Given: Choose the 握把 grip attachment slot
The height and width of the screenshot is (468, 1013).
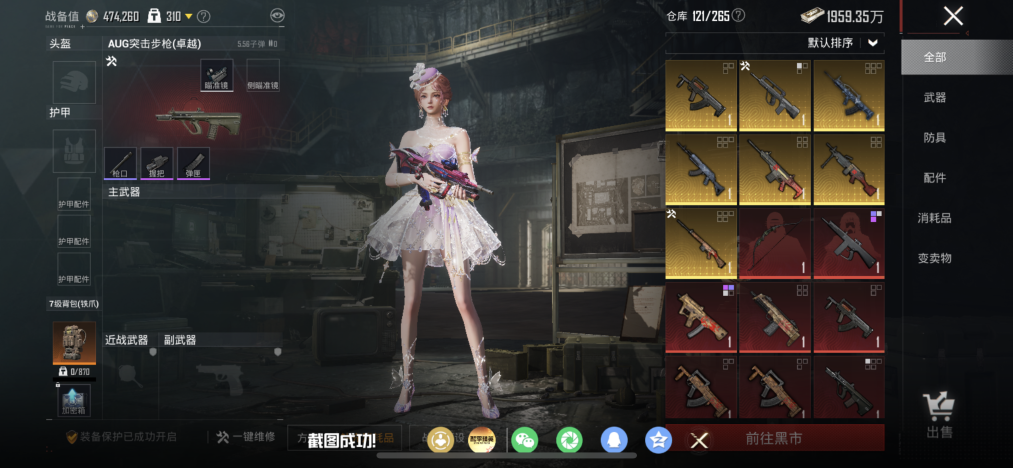Looking at the screenshot, I should (x=157, y=163).
